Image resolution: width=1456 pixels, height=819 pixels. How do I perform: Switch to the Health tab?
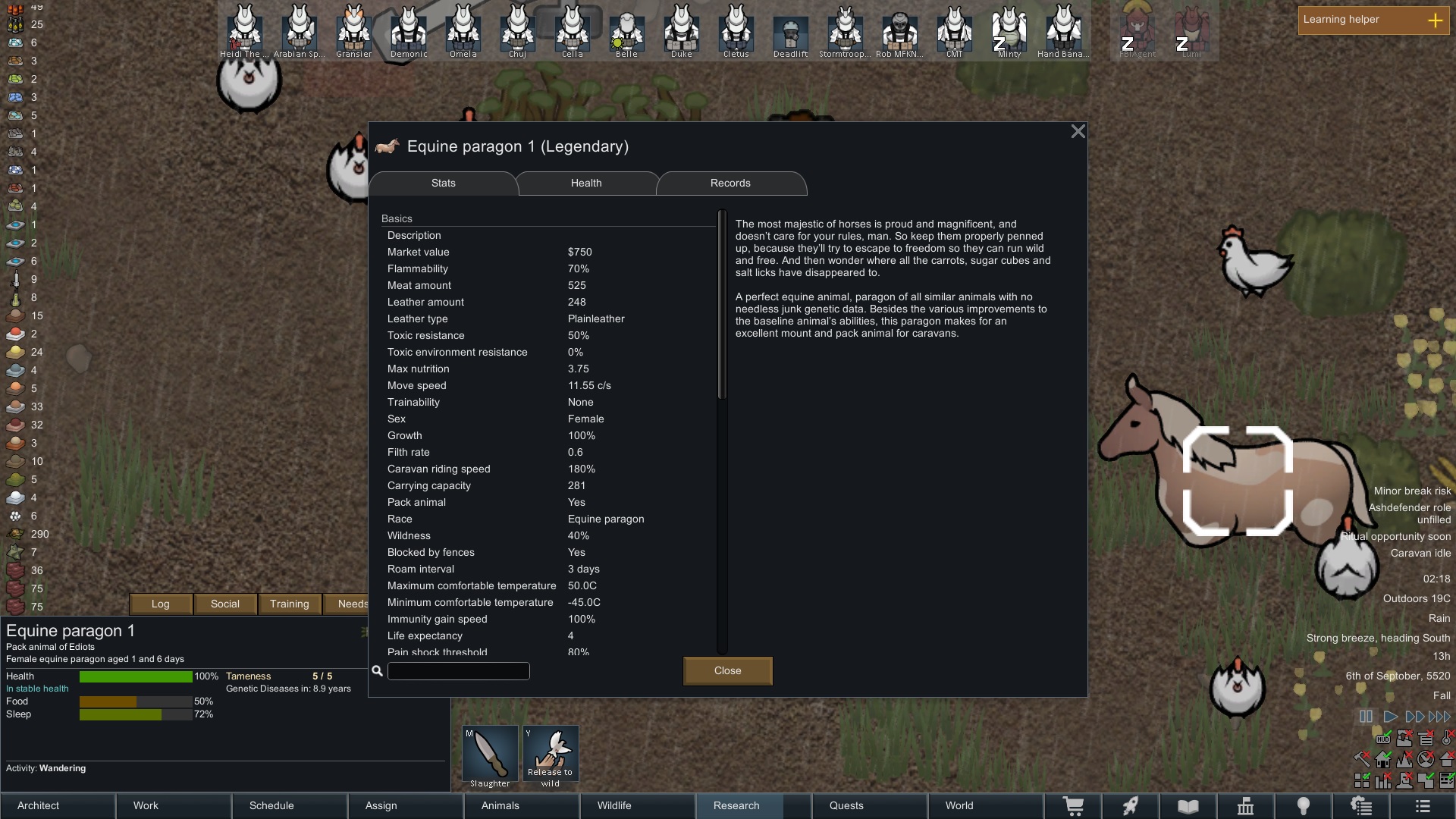(x=585, y=183)
